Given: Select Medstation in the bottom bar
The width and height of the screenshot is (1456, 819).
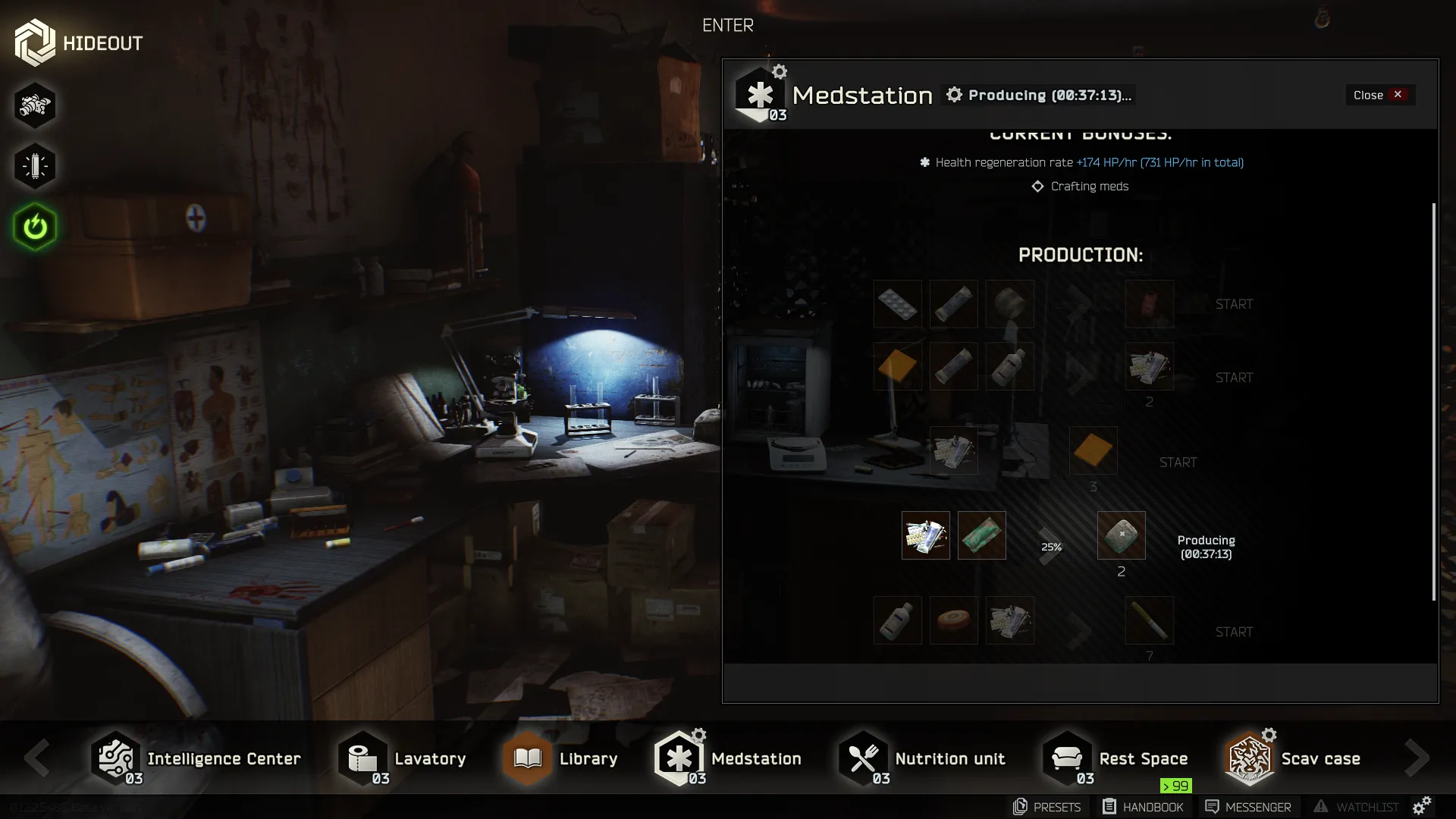Looking at the screenshot, I should coord(728,758).
